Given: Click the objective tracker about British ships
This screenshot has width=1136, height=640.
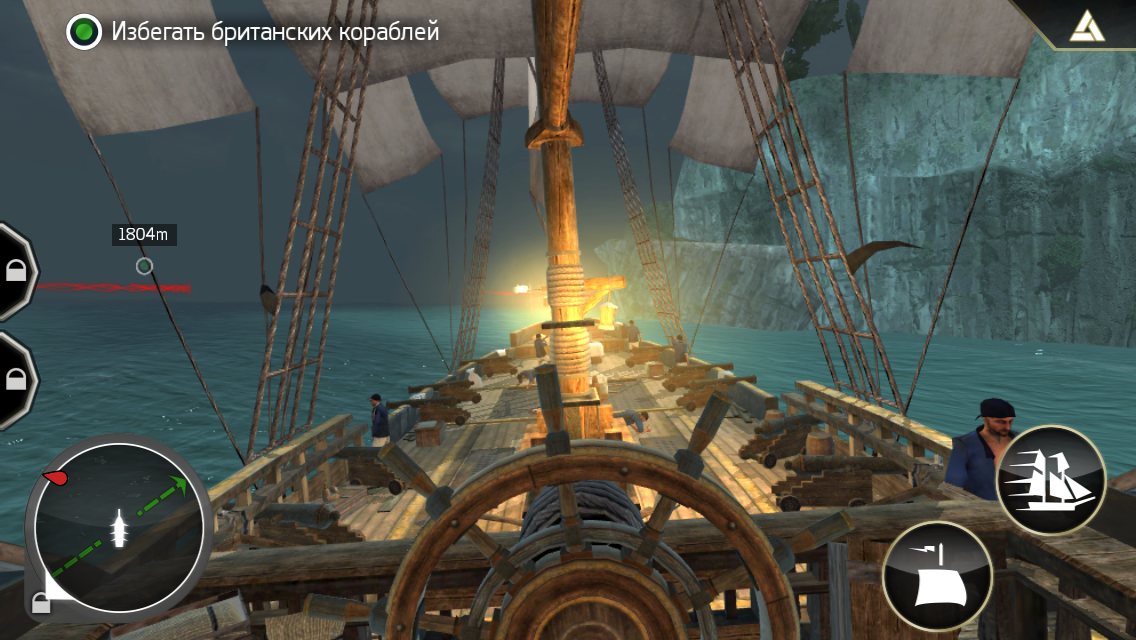Looking at the screenshot, I should [x=254, y=32].
